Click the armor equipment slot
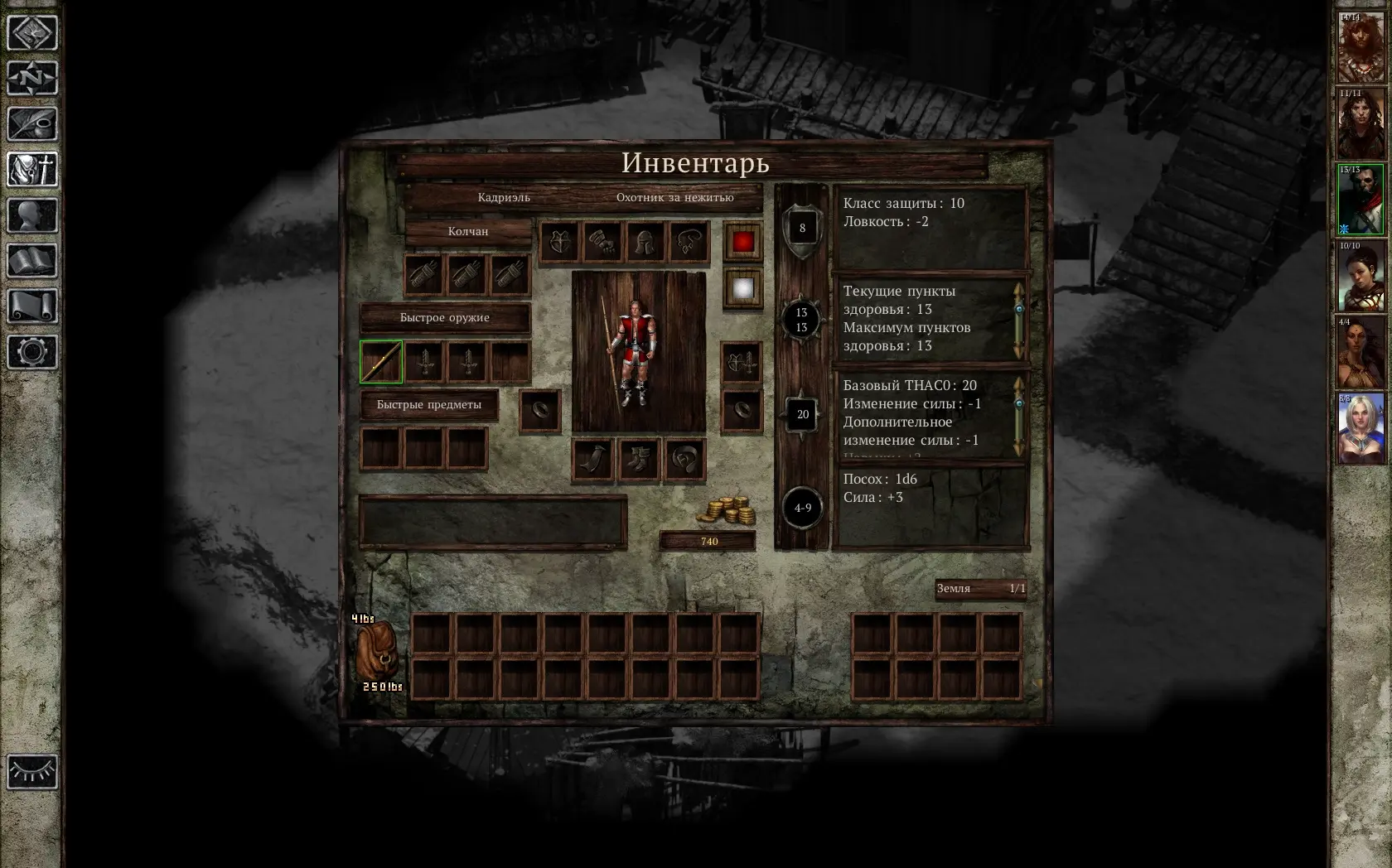Image resolution: width=1392 pixels, height=868 pixels. [560, 243]
